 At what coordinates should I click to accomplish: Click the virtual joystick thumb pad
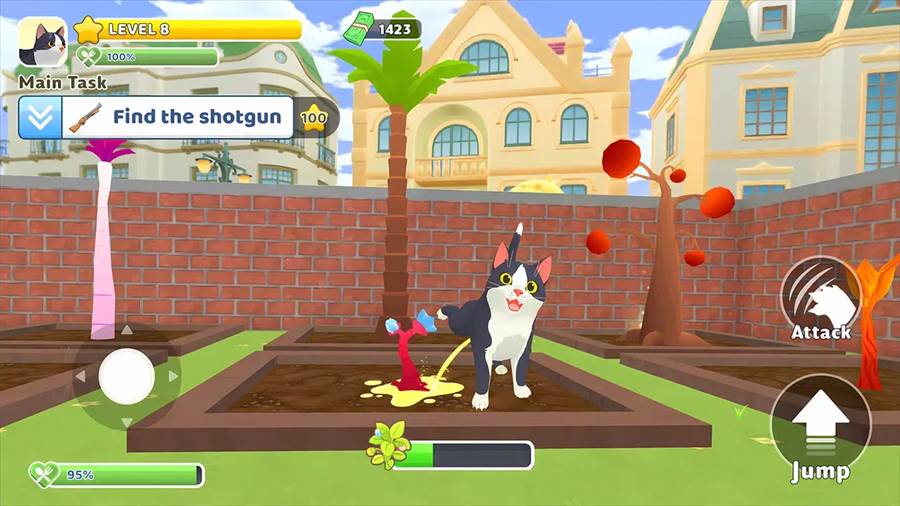(127, 376)
